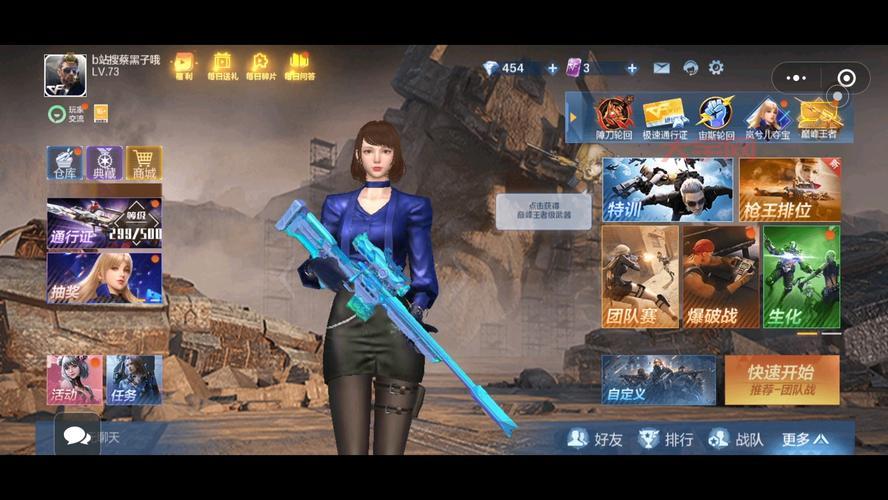The width and height of the screenshot is (888, 500).
Task: Open the 通行证 battle pass banner
Action: point(104,222)
